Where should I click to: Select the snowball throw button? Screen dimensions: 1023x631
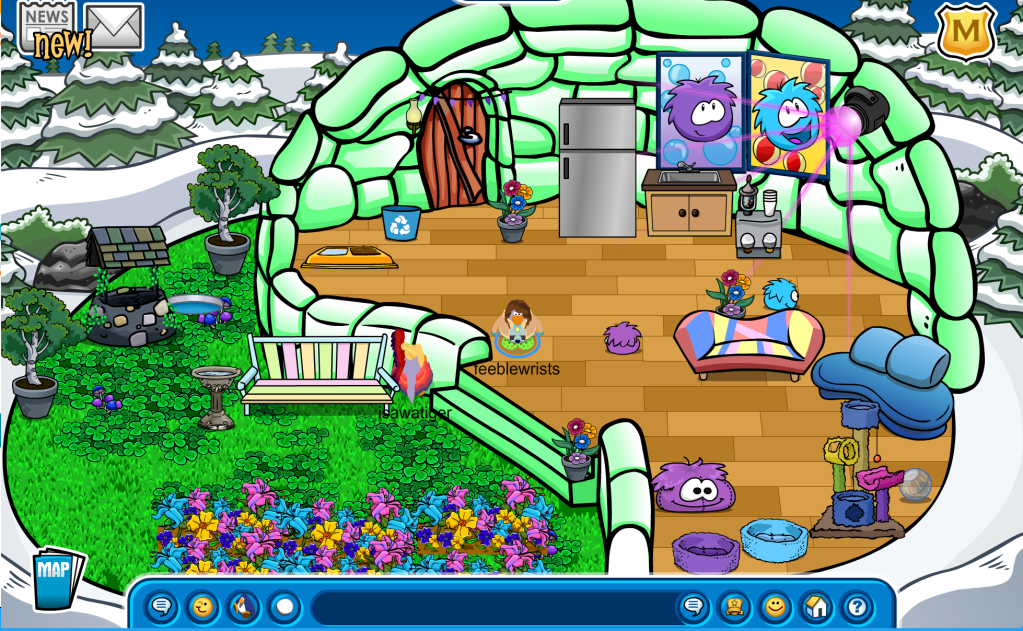pos(284,606)
